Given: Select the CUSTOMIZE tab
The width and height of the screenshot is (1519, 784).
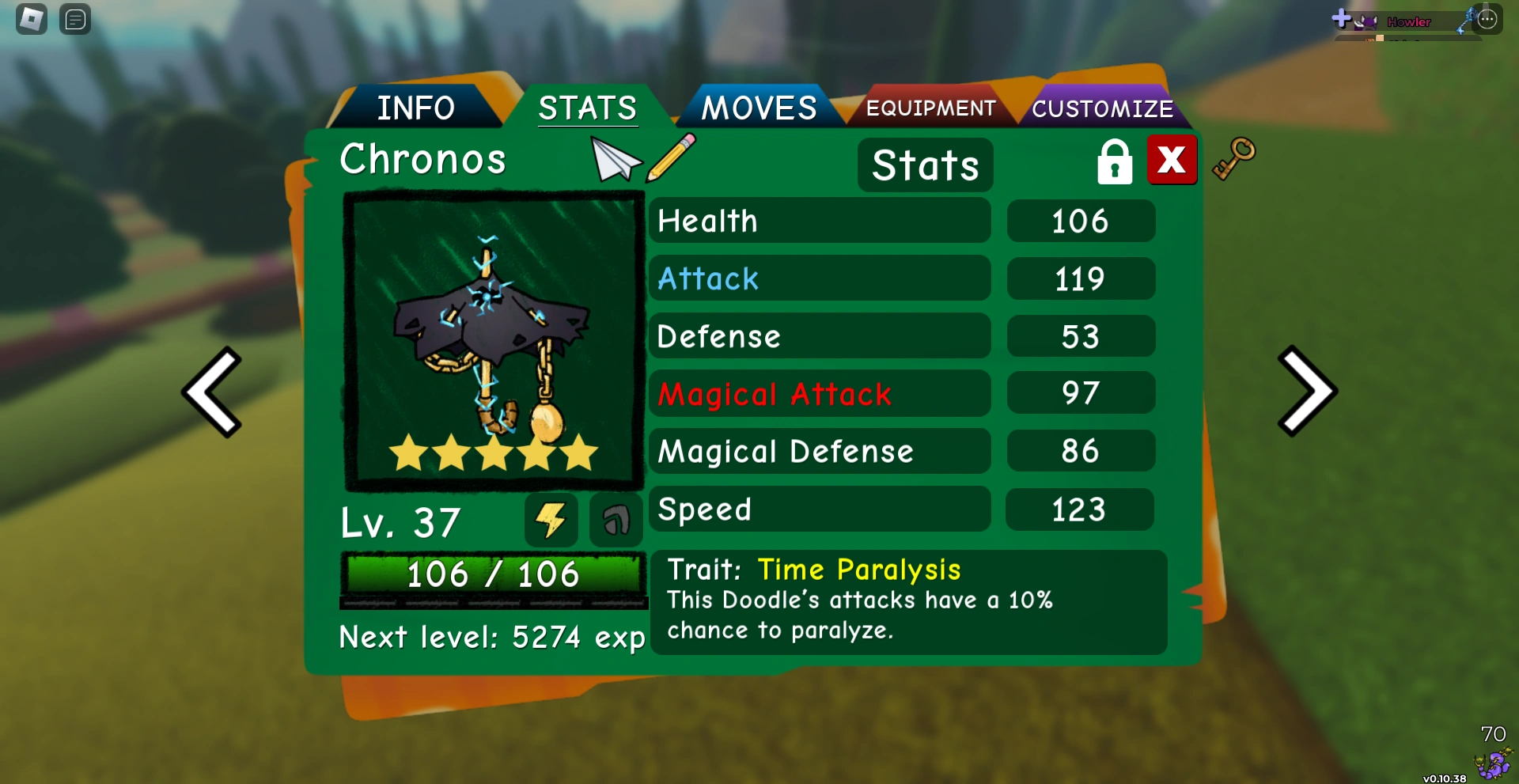Looking at the screenshot, I should 1103,108.
